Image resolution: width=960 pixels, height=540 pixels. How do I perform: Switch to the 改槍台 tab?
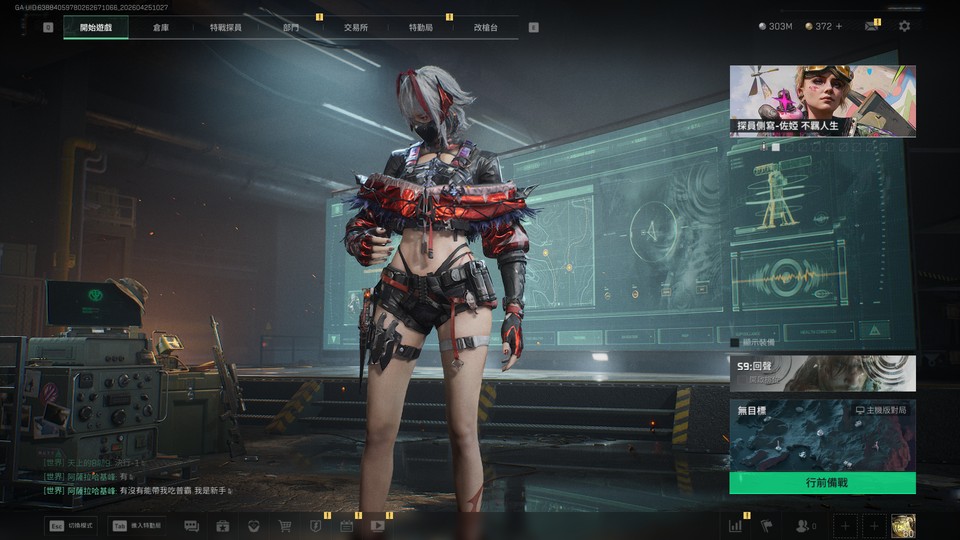pos(486,27)
